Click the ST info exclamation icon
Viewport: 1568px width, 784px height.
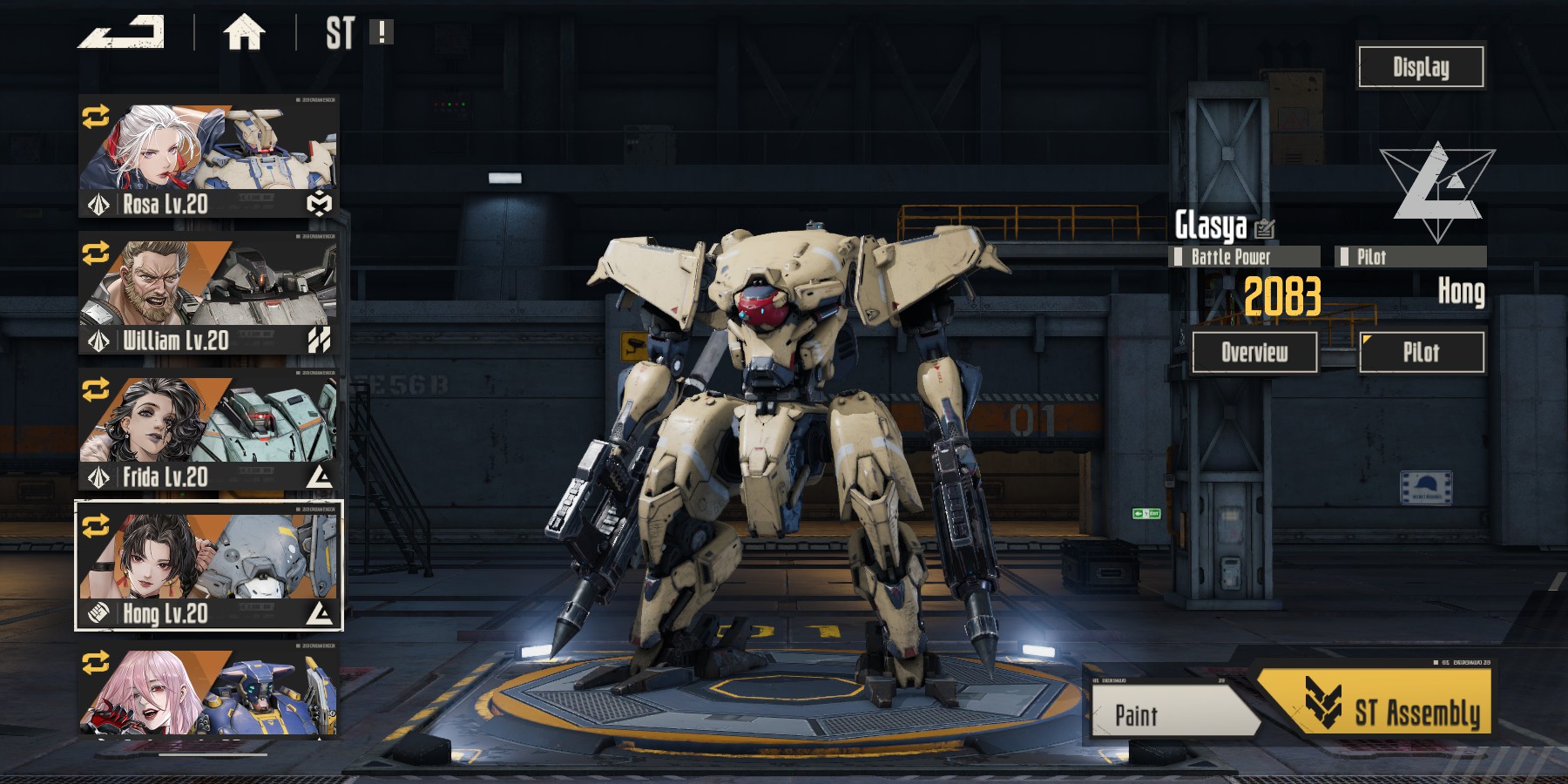(x=382, y=33)
